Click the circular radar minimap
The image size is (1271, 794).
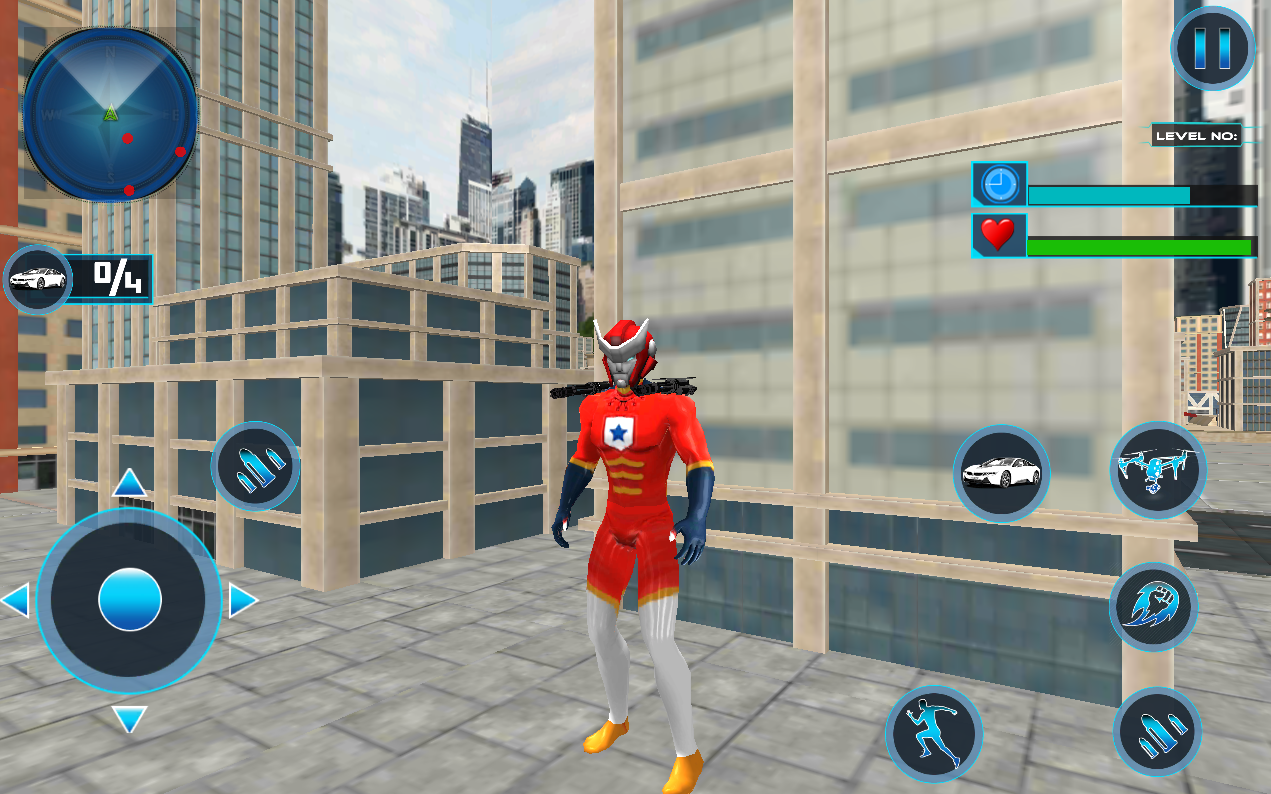[110, 113]
